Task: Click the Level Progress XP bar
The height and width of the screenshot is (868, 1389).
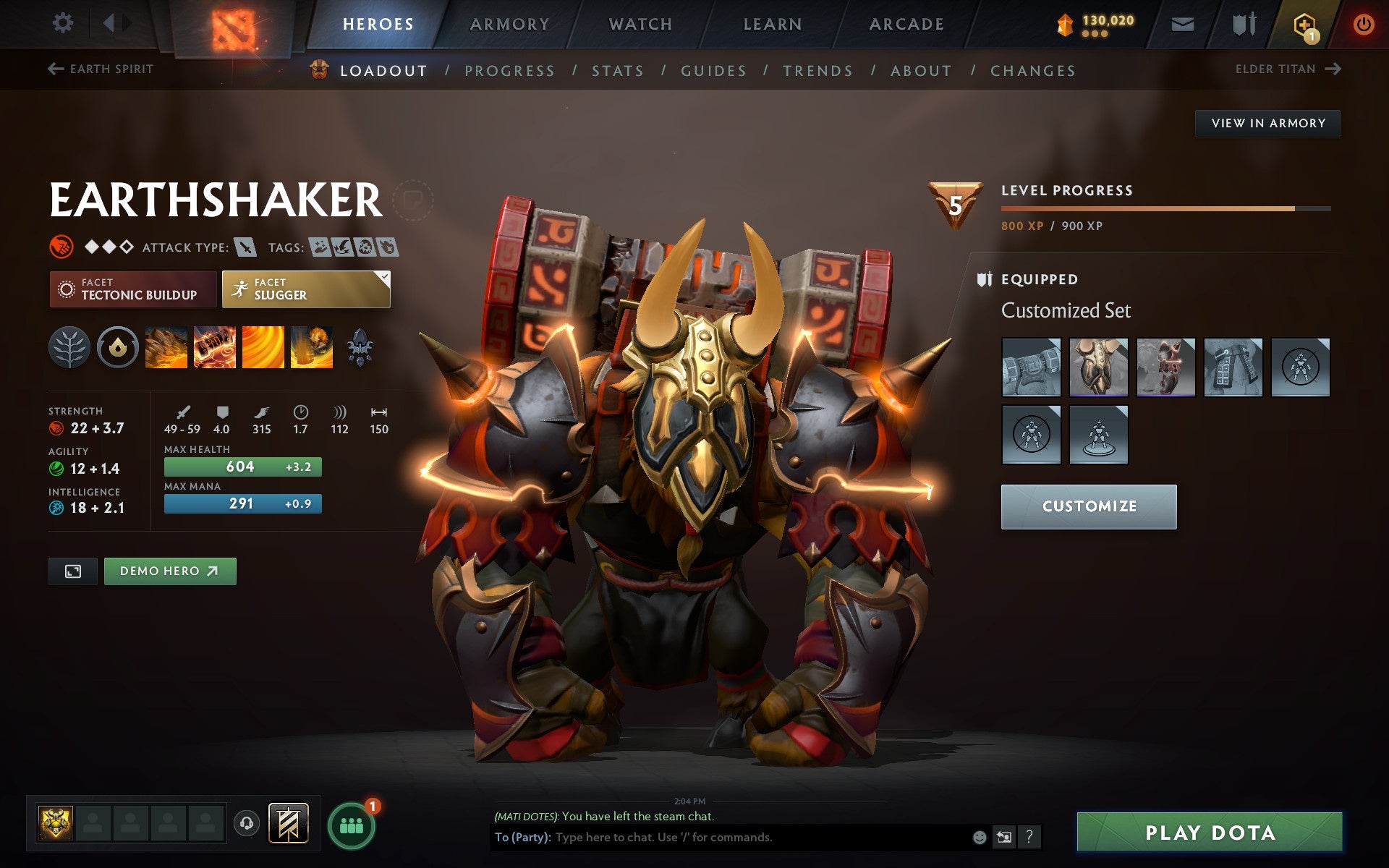Action: tap(1165, 208)
